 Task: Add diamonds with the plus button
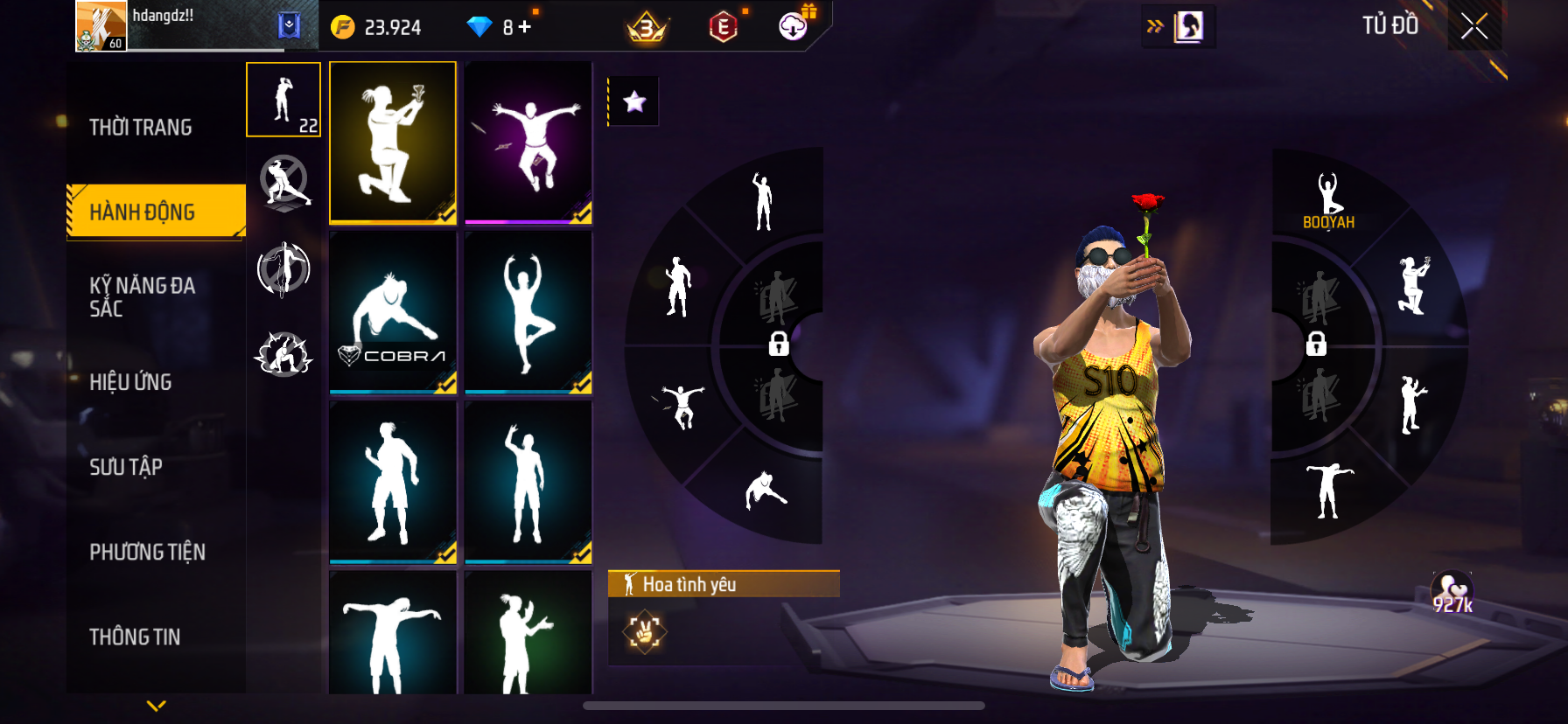[x=525, y=27]
